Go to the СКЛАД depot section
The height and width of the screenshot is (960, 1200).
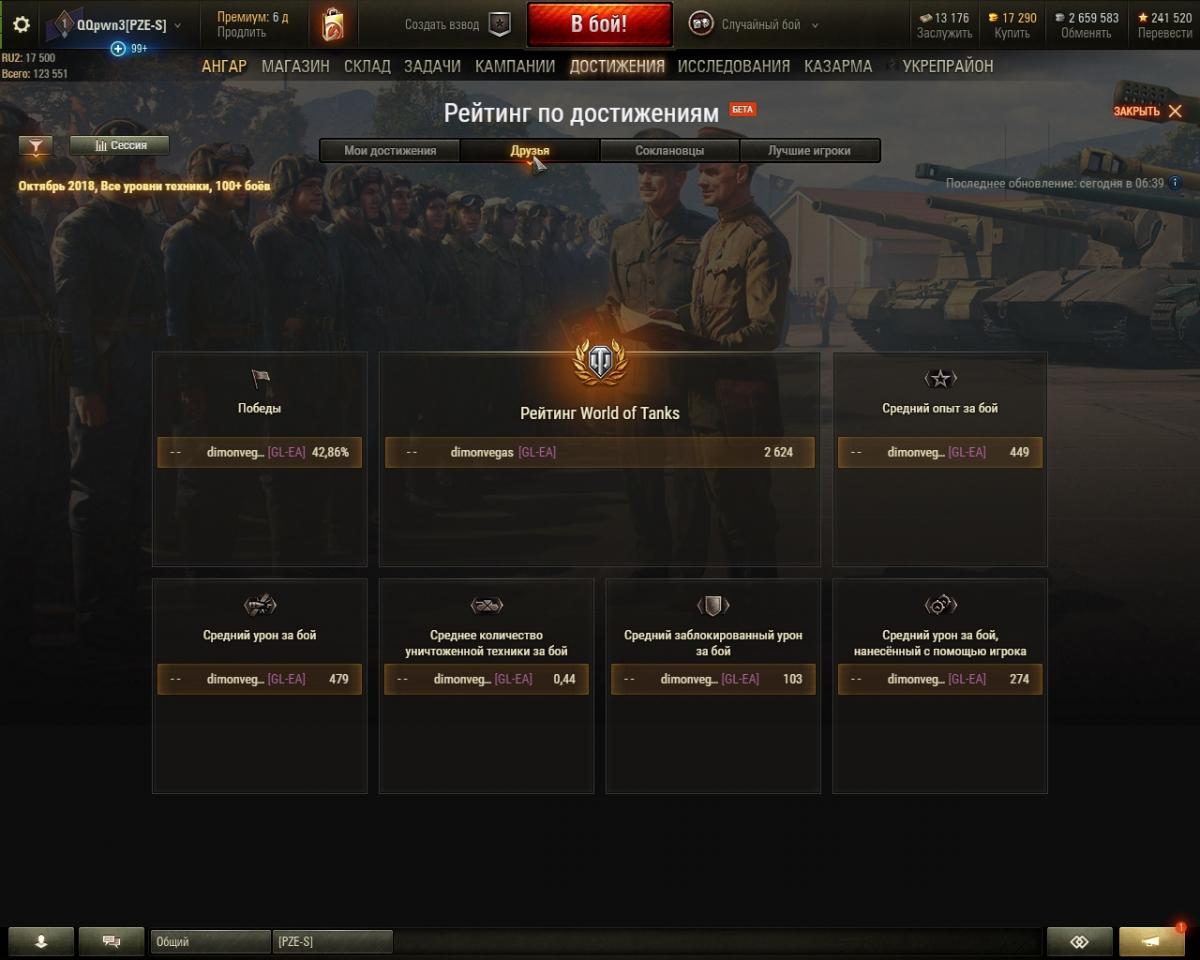(367, 66)
